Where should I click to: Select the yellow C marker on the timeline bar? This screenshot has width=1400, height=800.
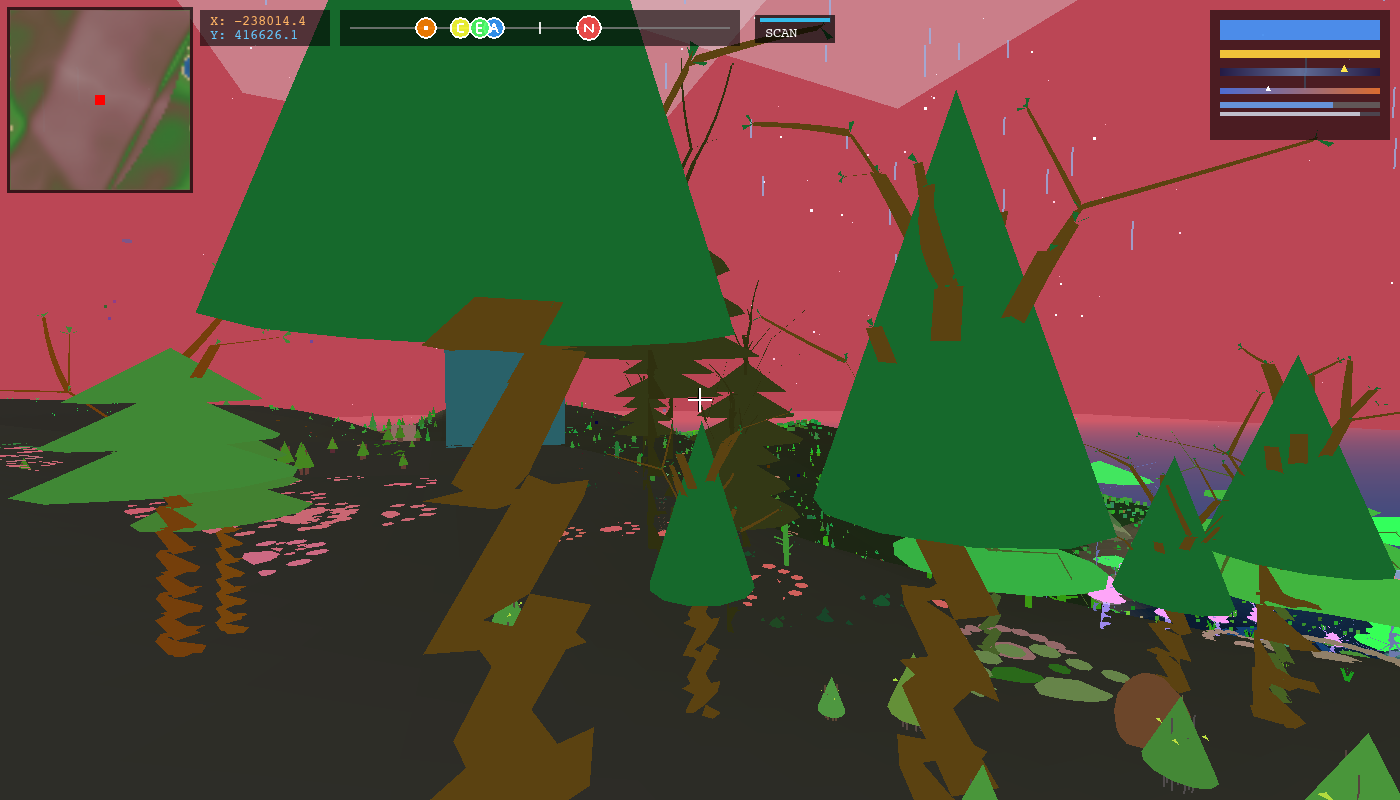click(460, 29)
